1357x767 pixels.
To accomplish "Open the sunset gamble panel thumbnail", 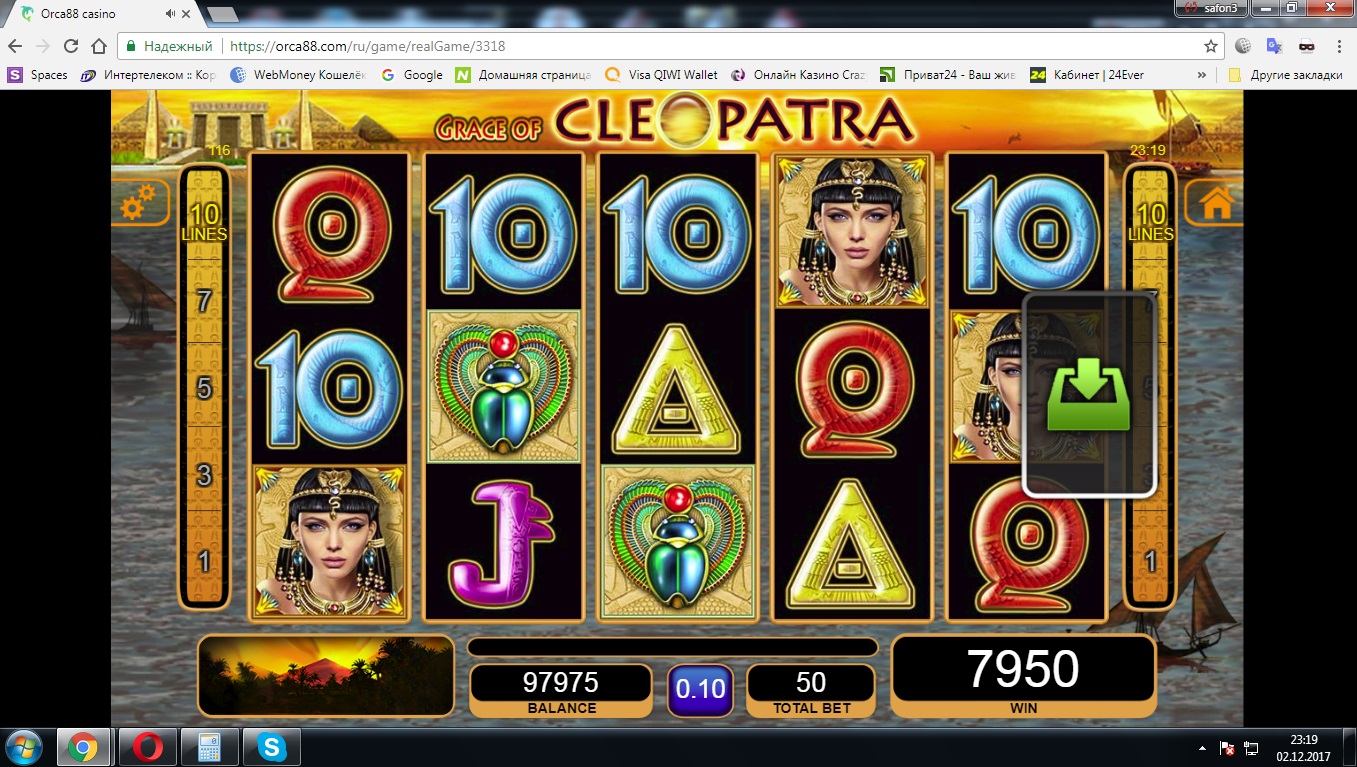I will (326, 675).
